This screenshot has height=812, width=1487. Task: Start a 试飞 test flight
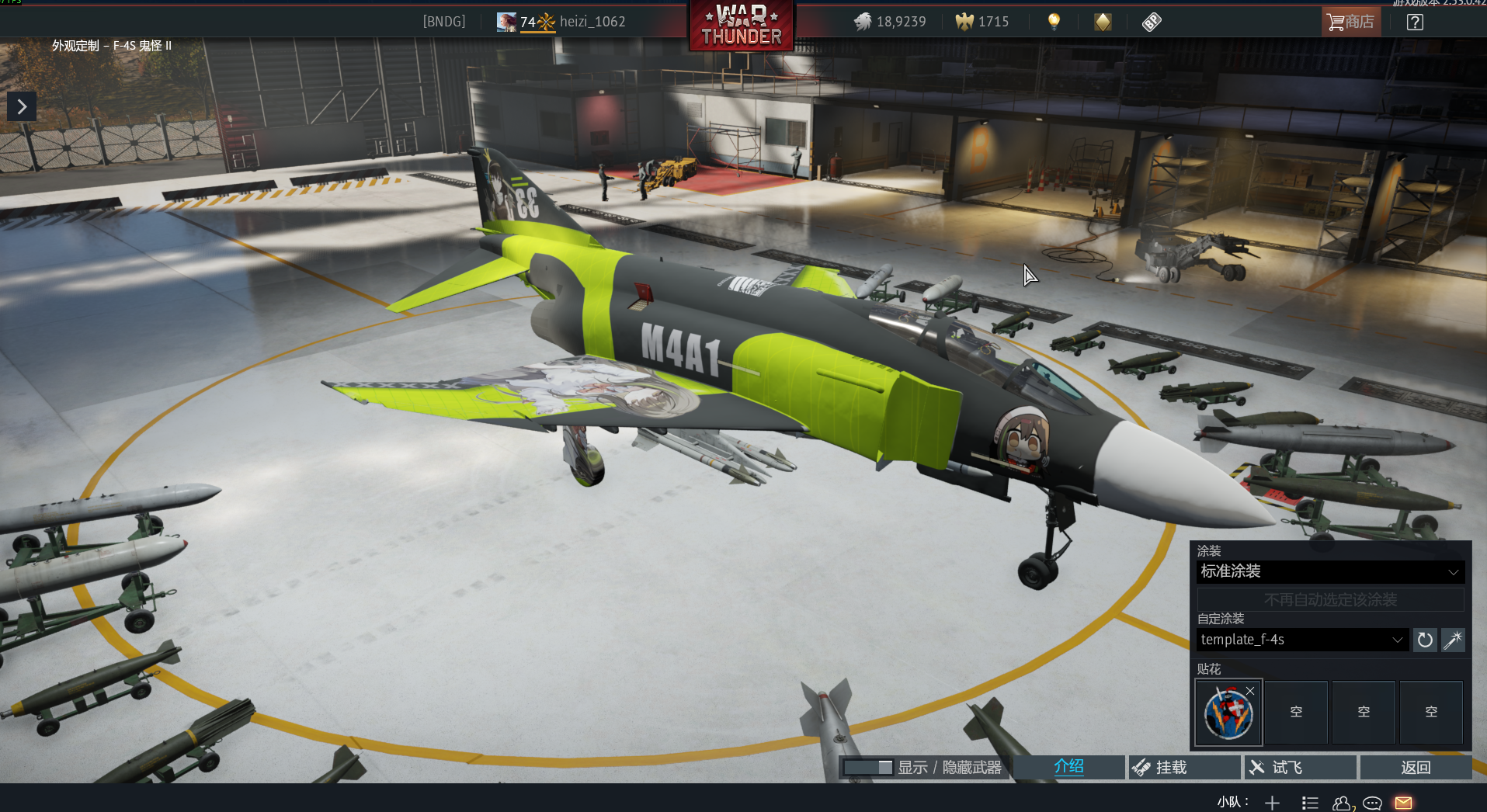tap(1300, 767)
